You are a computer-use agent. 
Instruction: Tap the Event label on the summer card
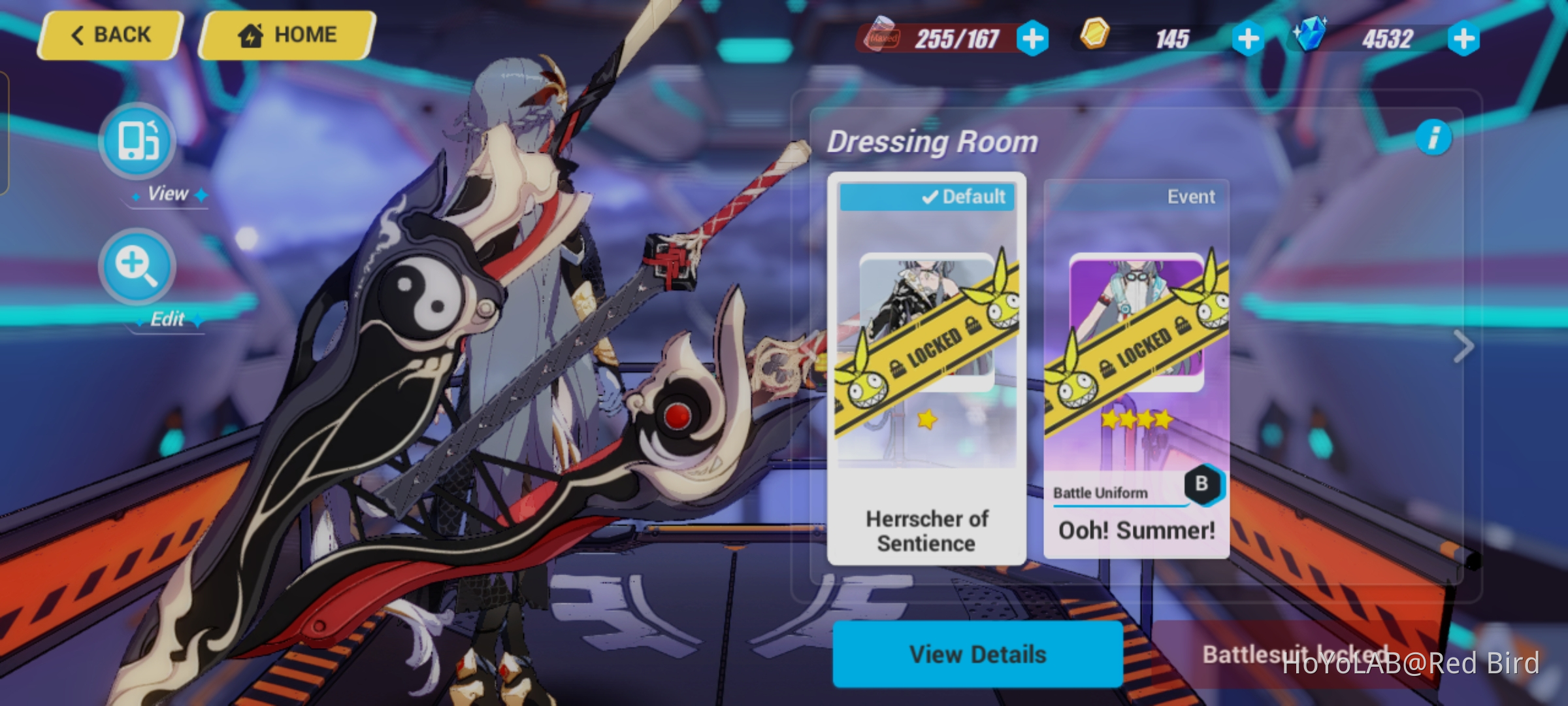pyautogui.click(x=1190, y=196)
